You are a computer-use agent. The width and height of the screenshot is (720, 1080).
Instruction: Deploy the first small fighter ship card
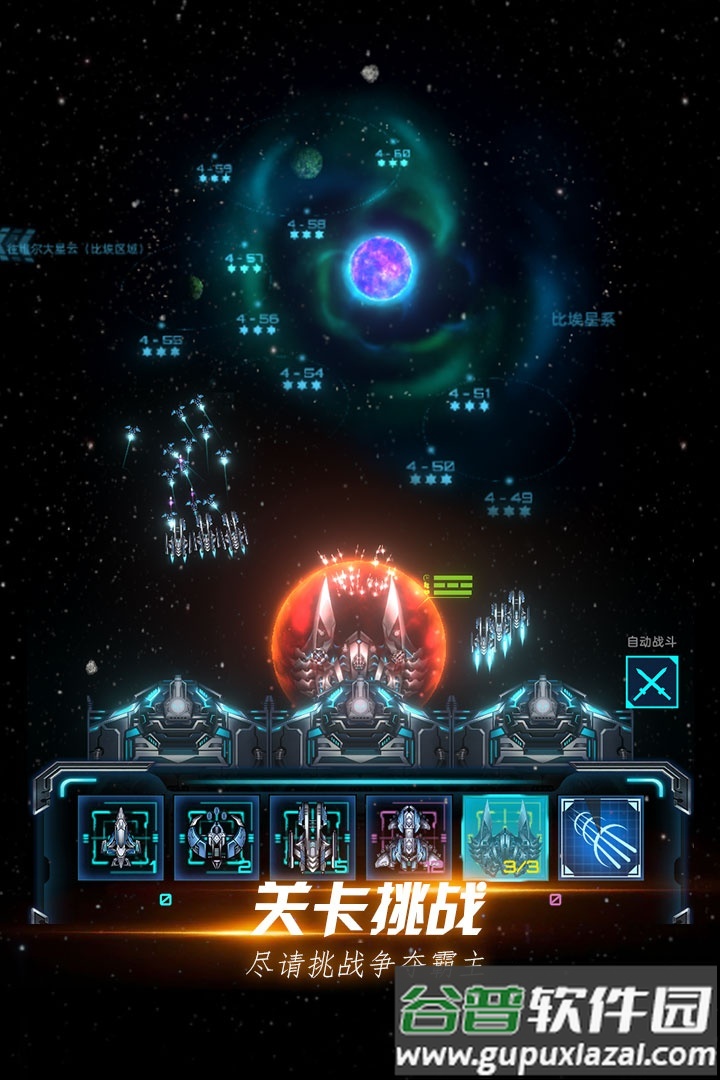point(120,838)
